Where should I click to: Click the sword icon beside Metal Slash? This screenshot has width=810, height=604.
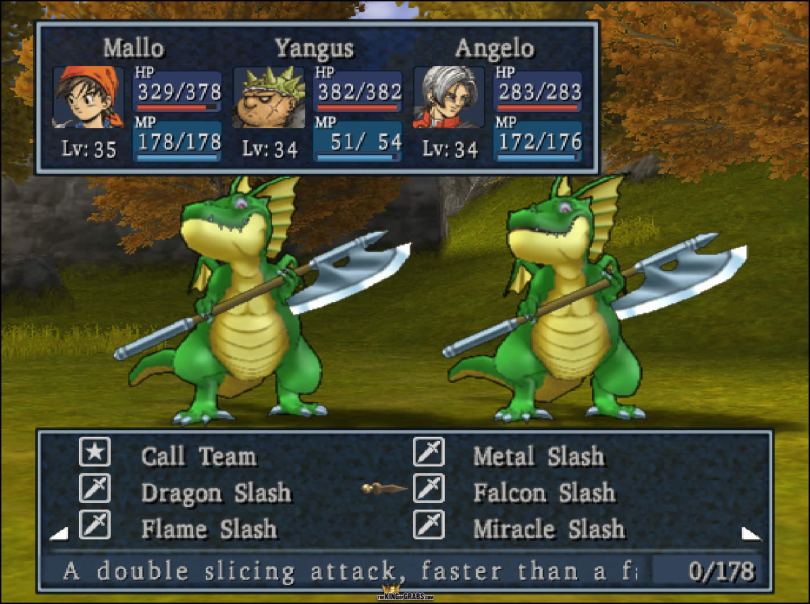click(x=429, y=453)
